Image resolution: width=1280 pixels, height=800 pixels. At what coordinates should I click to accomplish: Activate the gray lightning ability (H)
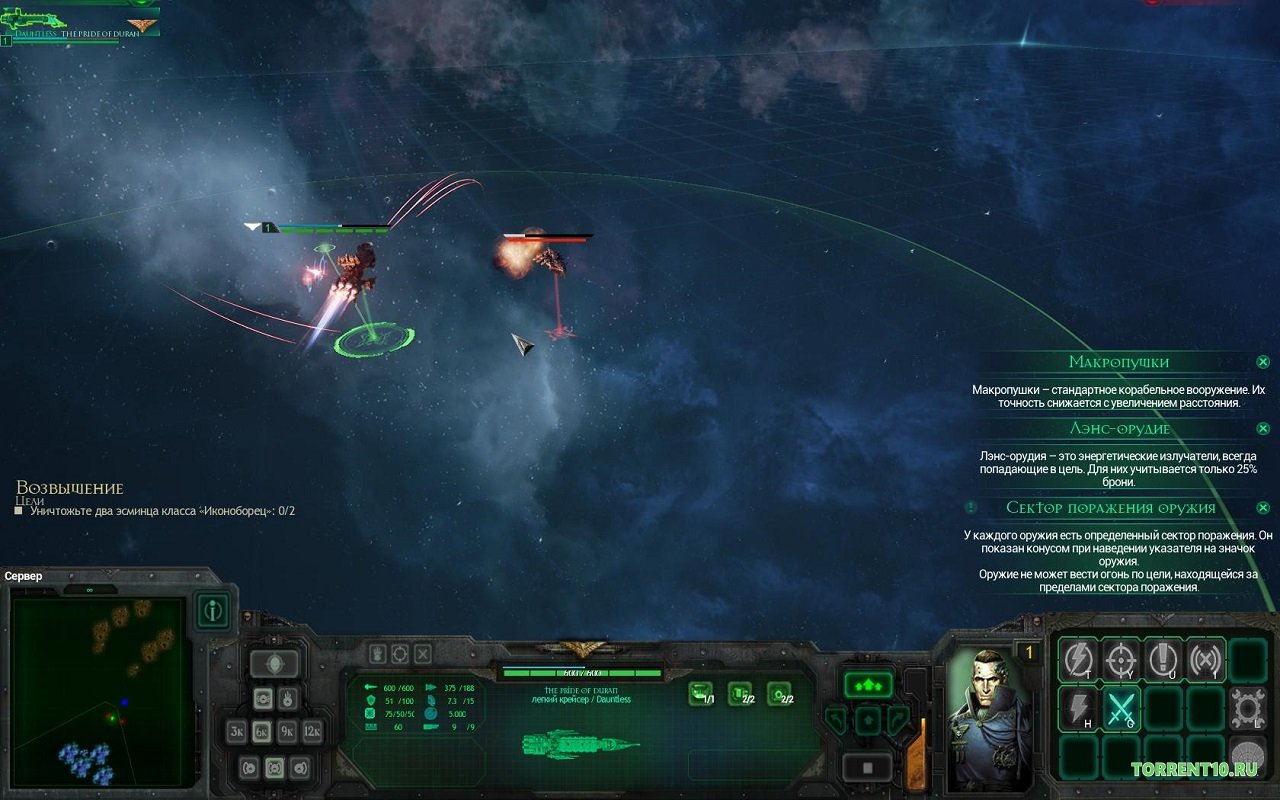pos(1078,709)
